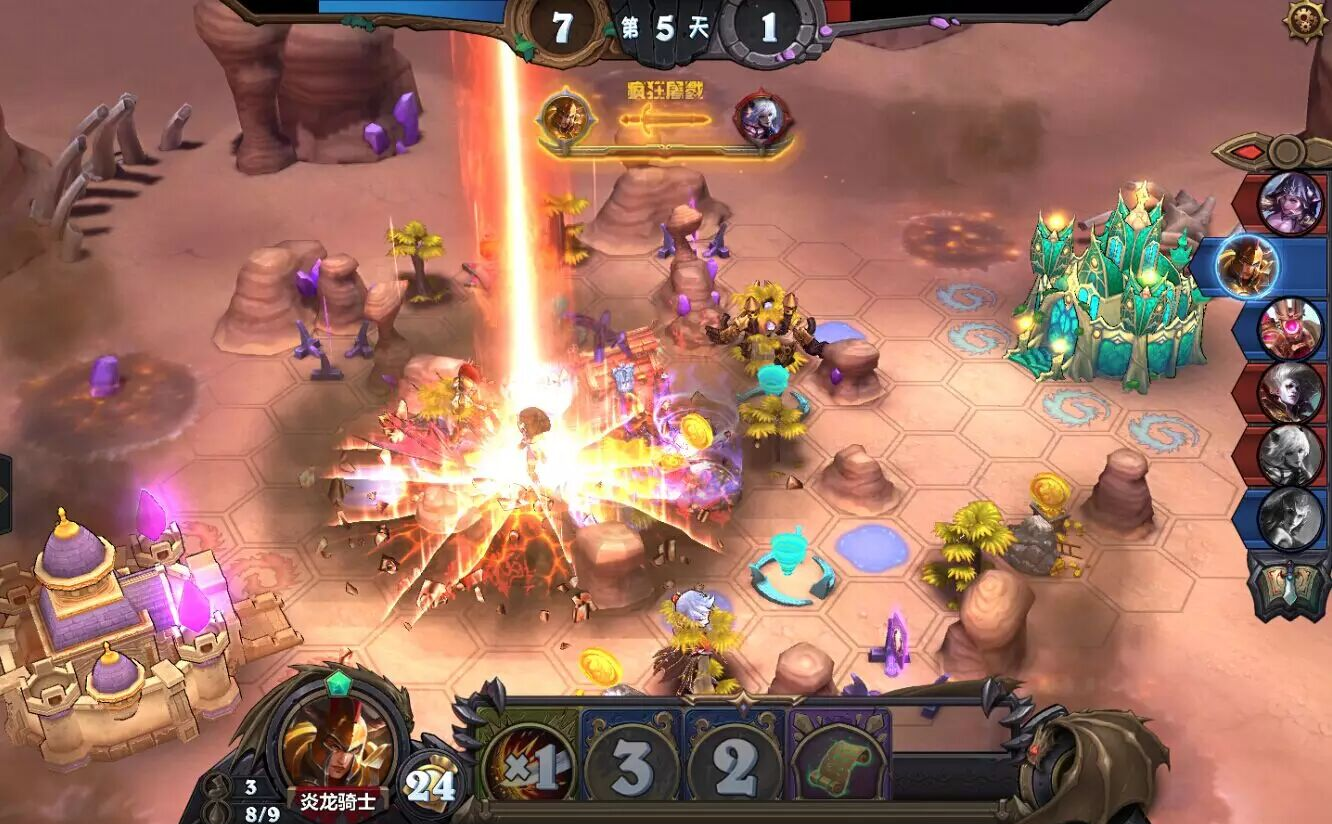
Task: Select the purple-haired hero in turn order
Action: (1289, 202)
